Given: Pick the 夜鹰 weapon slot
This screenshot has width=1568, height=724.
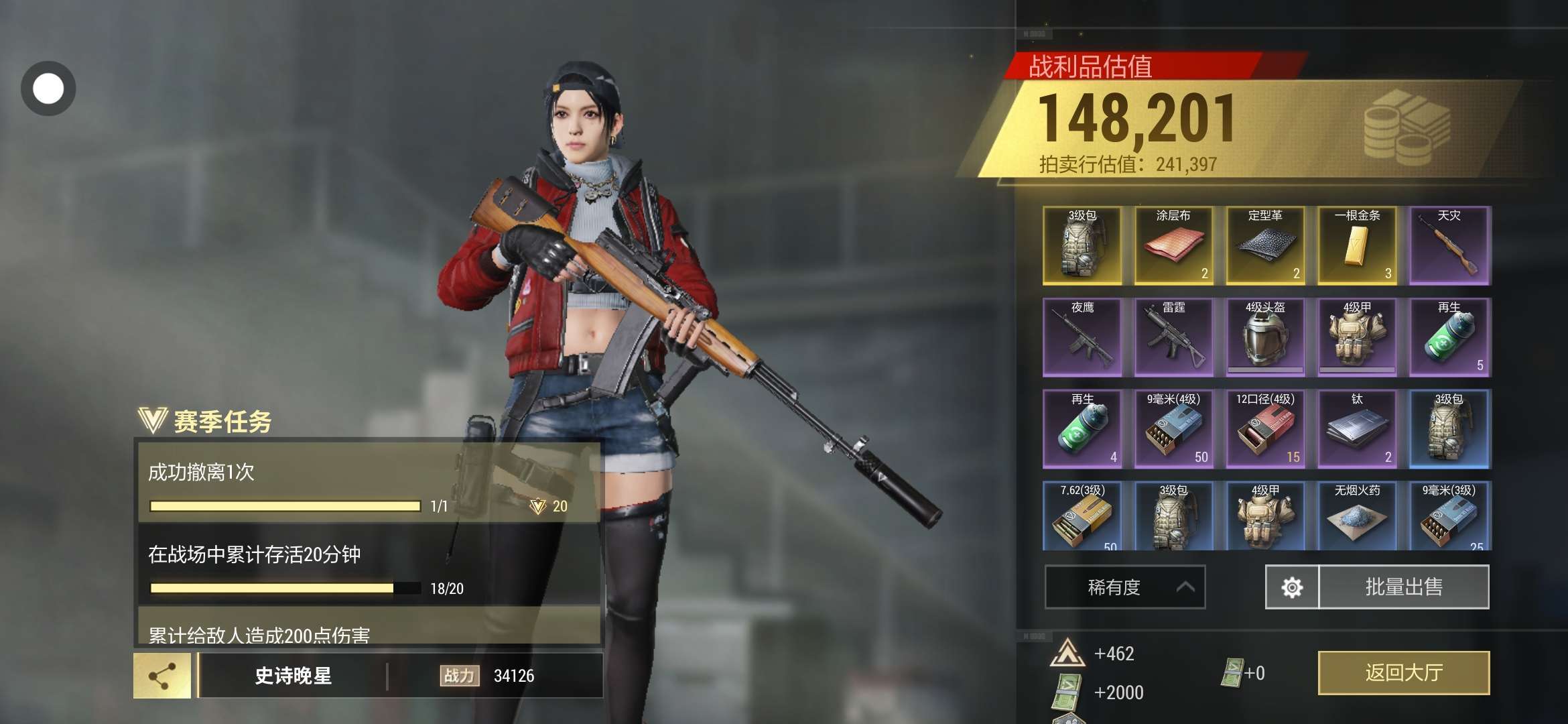Looking at the screenshot, I should (x=1082, y=337).
